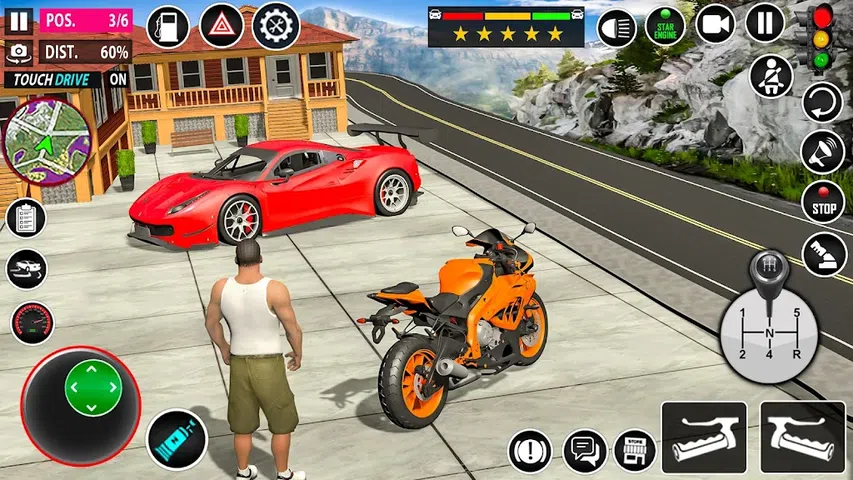Image resolution: width=853 pixels, height=480 pixels.
Task: Open the clipboard checklist icon
Action: tap(26, 218)
